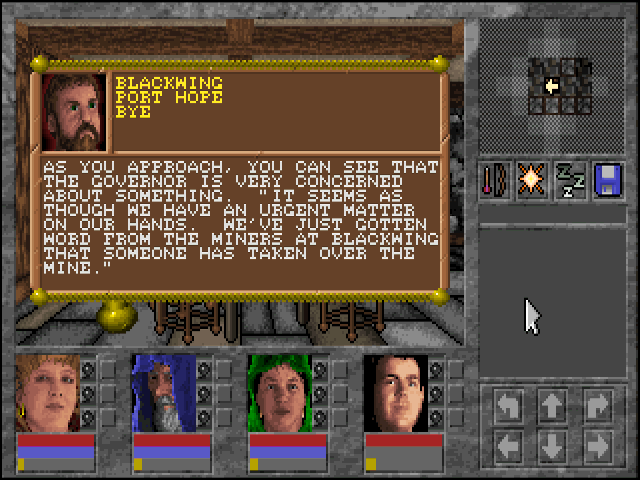
Task: Ask the governor about Blackwing
Action: [x=169, y=83]
